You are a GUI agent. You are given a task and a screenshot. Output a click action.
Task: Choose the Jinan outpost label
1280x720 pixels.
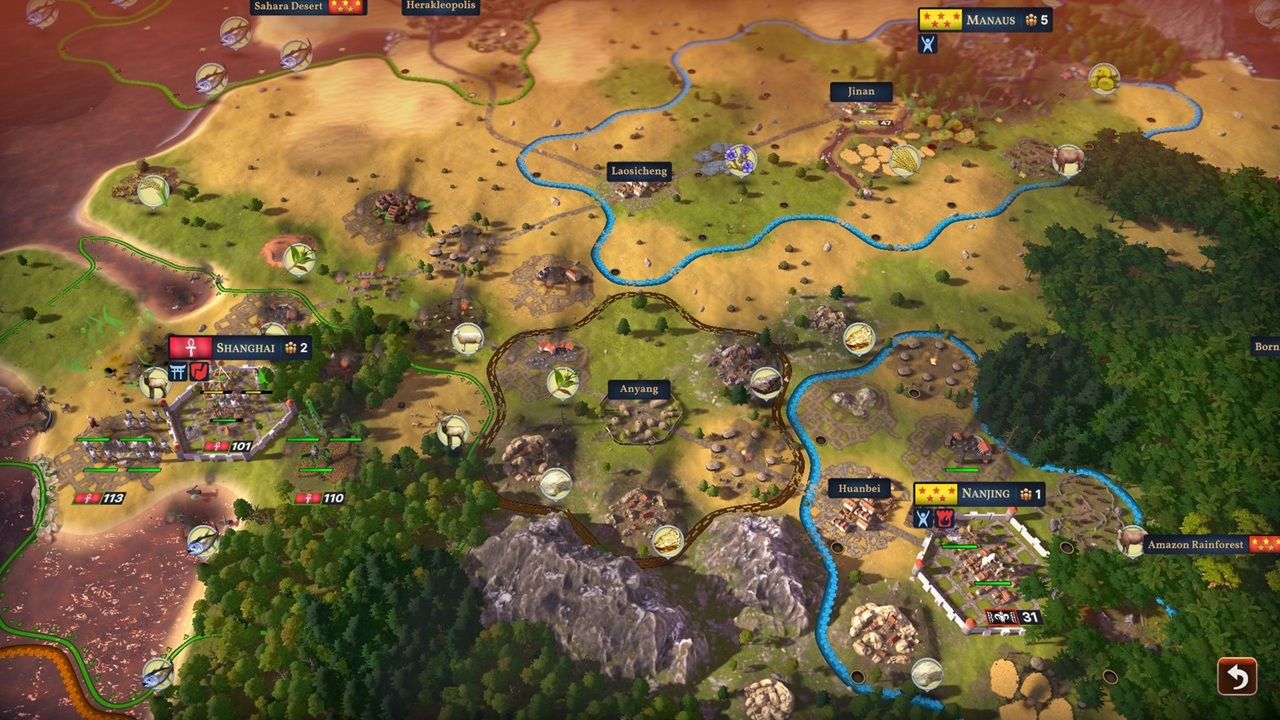861,91
